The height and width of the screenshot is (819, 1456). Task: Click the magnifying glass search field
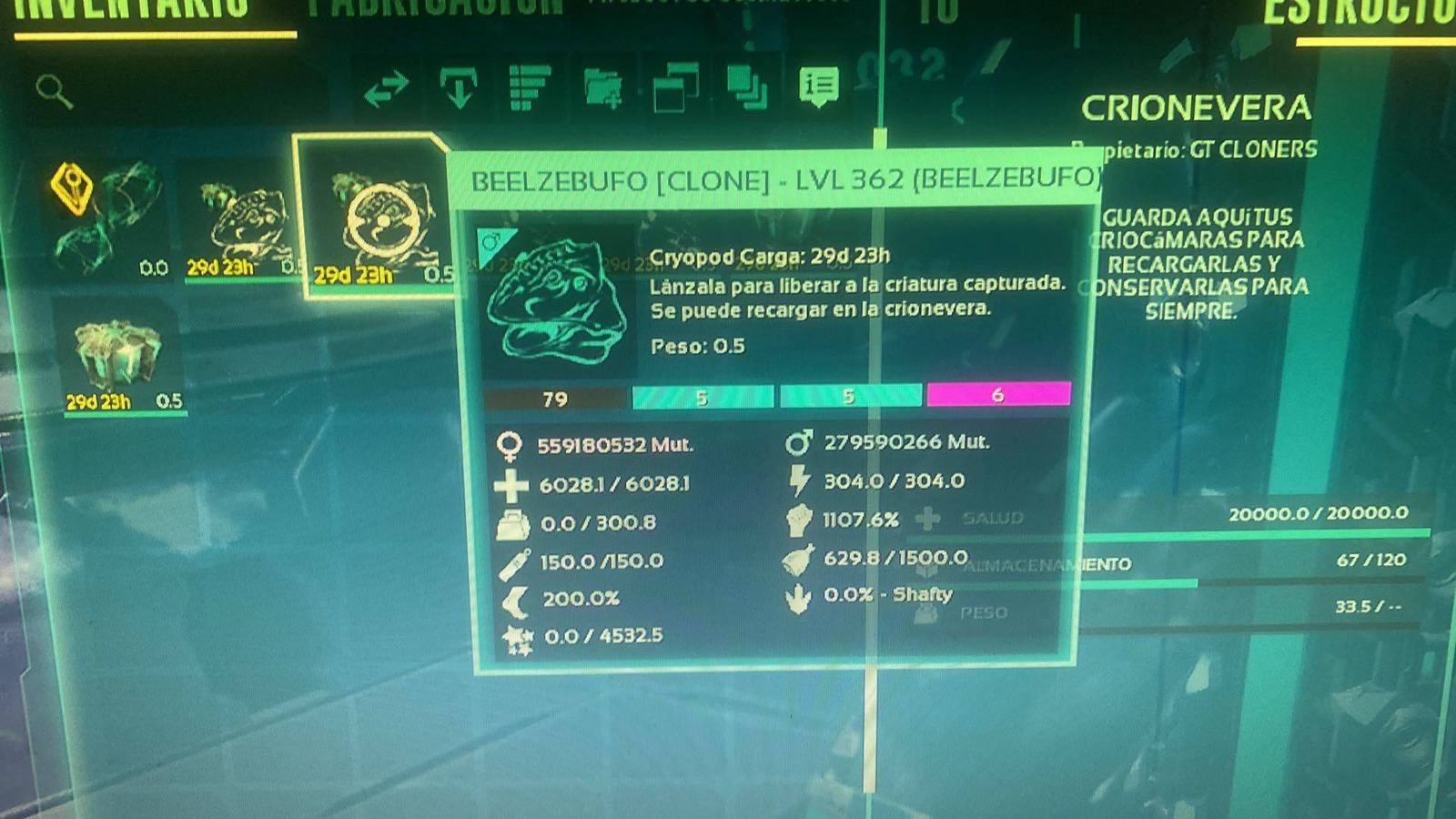(55, 91)
